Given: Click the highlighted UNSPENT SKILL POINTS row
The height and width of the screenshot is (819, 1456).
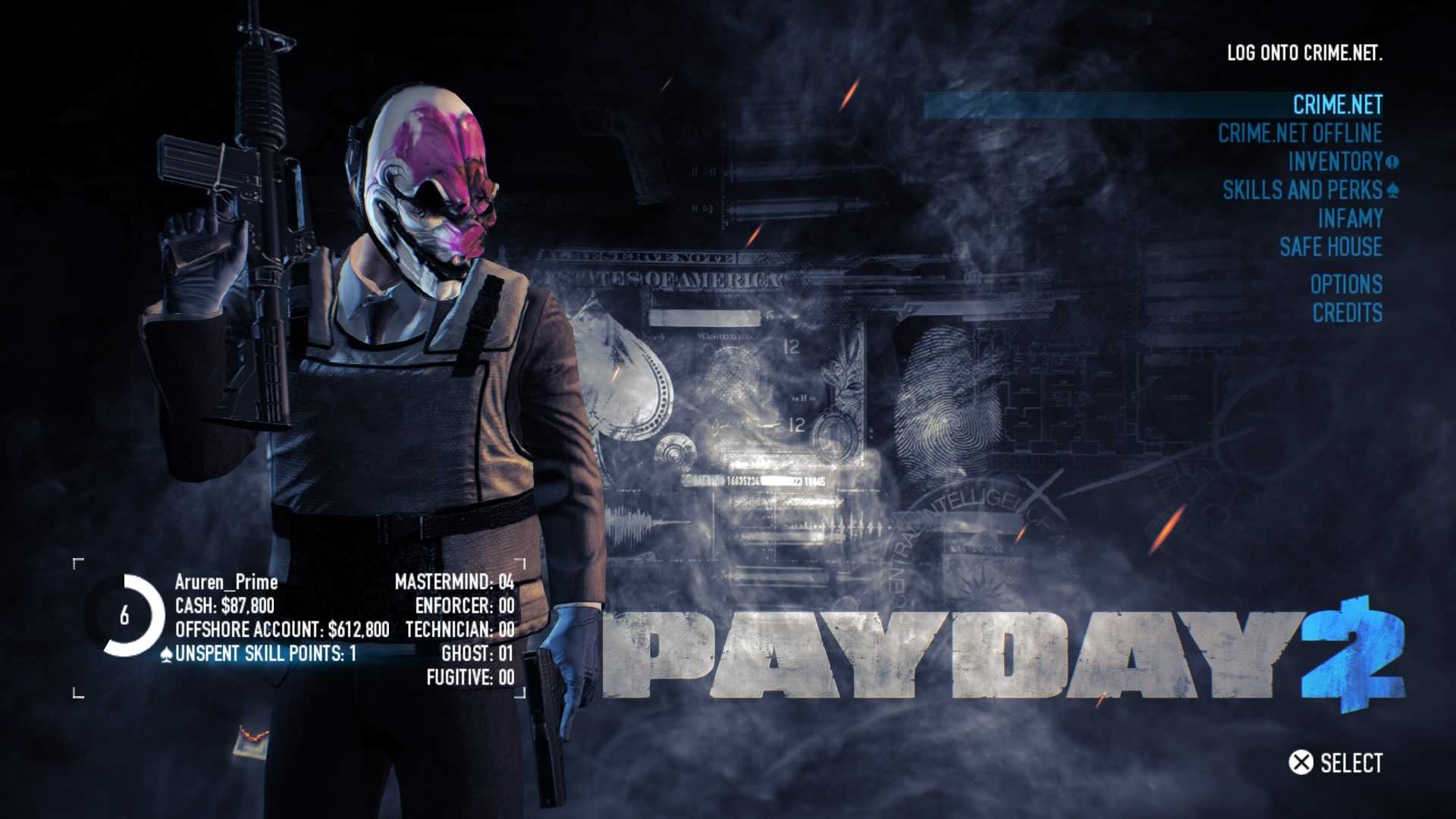Looking at the screenshot, I should click(x=265, y=653).
